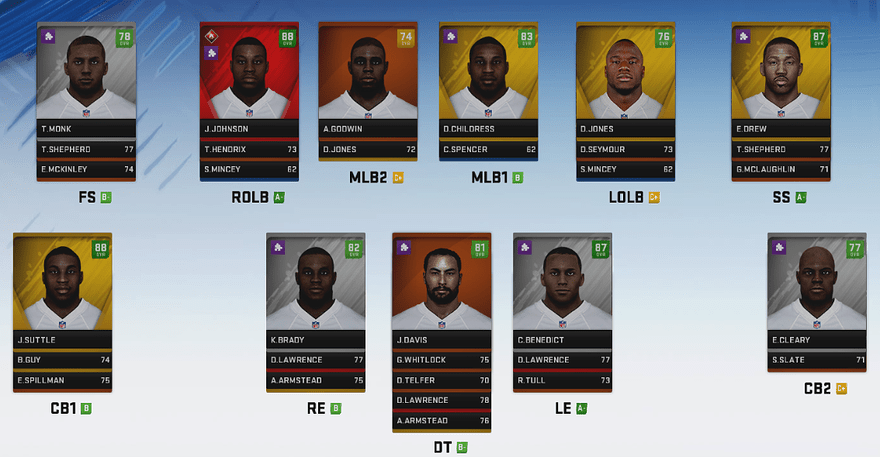Image resolution: width=880 pixels, height=457 pixels.
Task: Select E.McKinley in the FS depth list
Action: 86,169
